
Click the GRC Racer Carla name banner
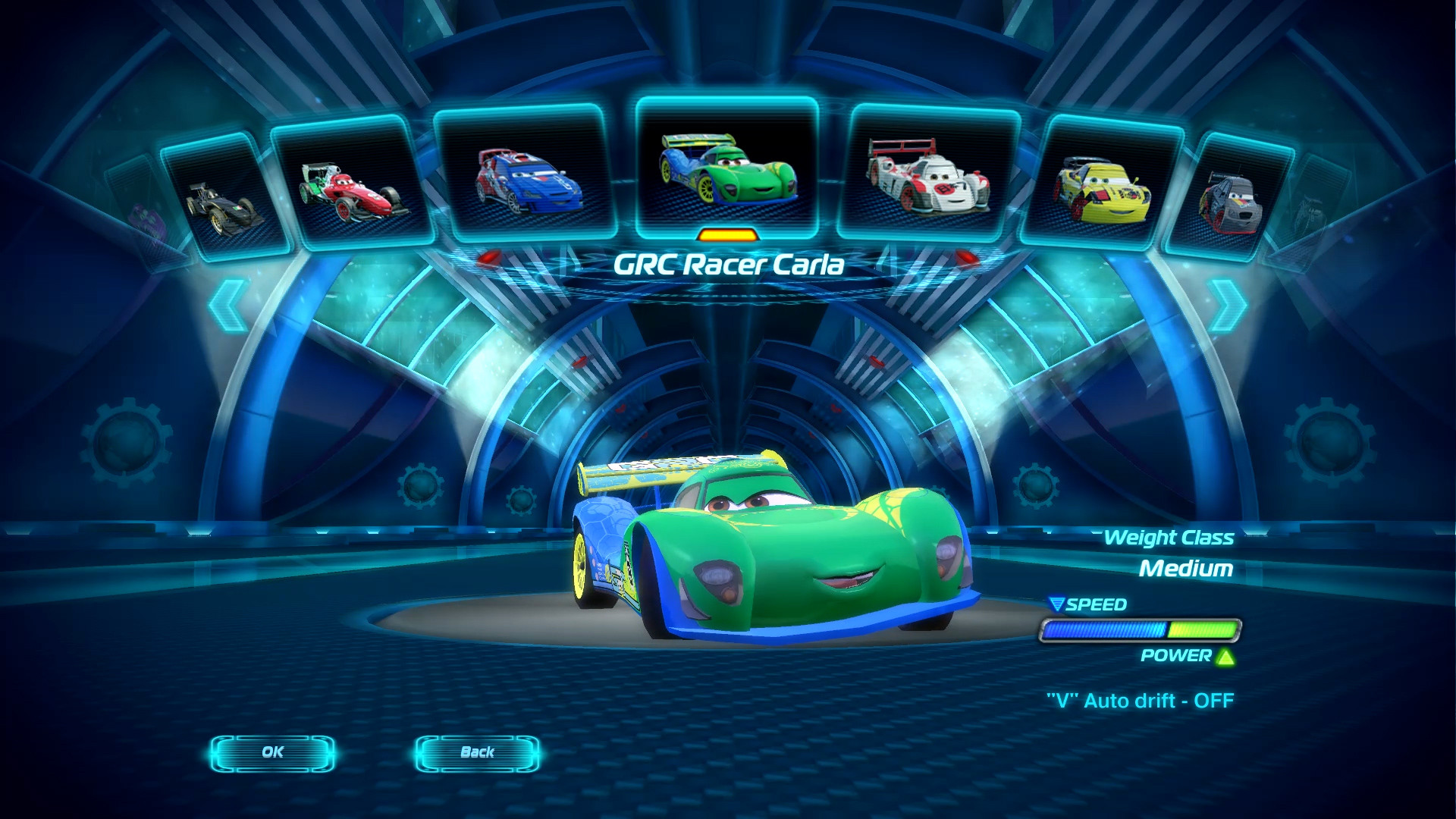pyautogui.click(x=728, y=264)
